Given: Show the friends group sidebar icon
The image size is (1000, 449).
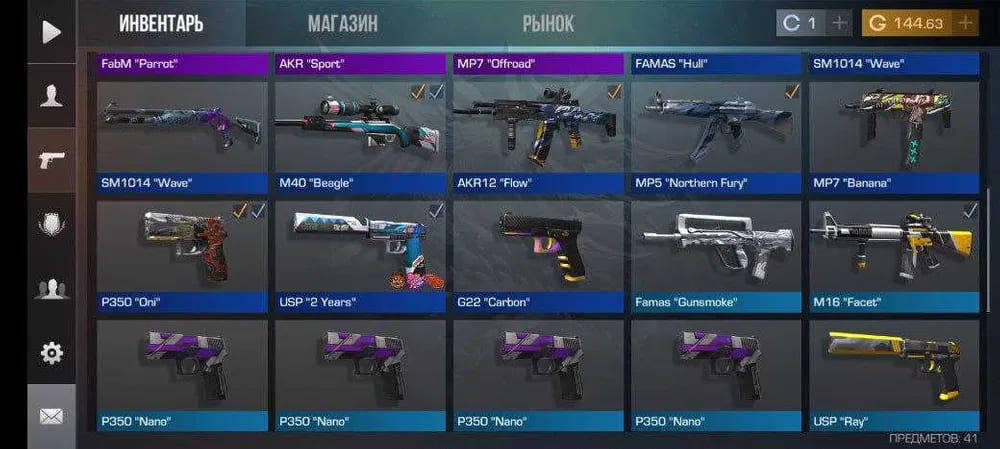Looking at the screenshot, I should click(x=51, y=289).
